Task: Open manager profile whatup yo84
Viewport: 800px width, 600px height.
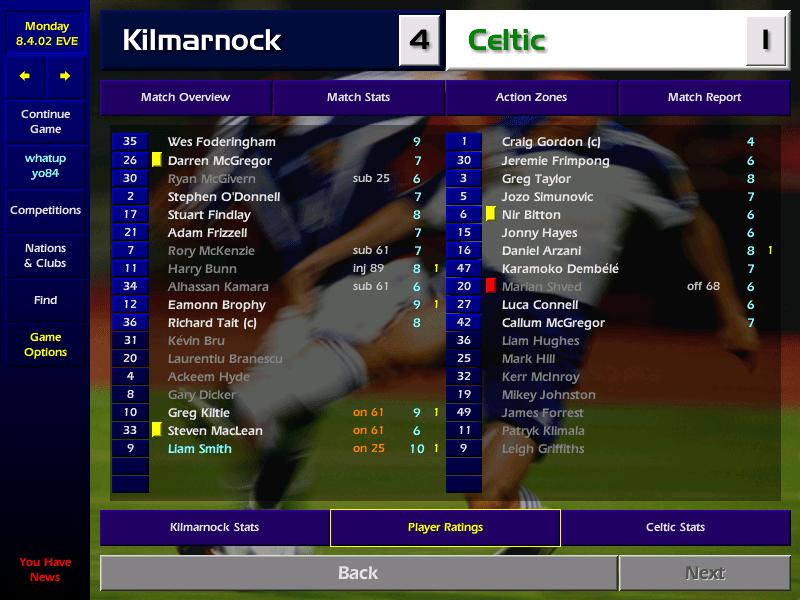Action: tap(45, 166)
